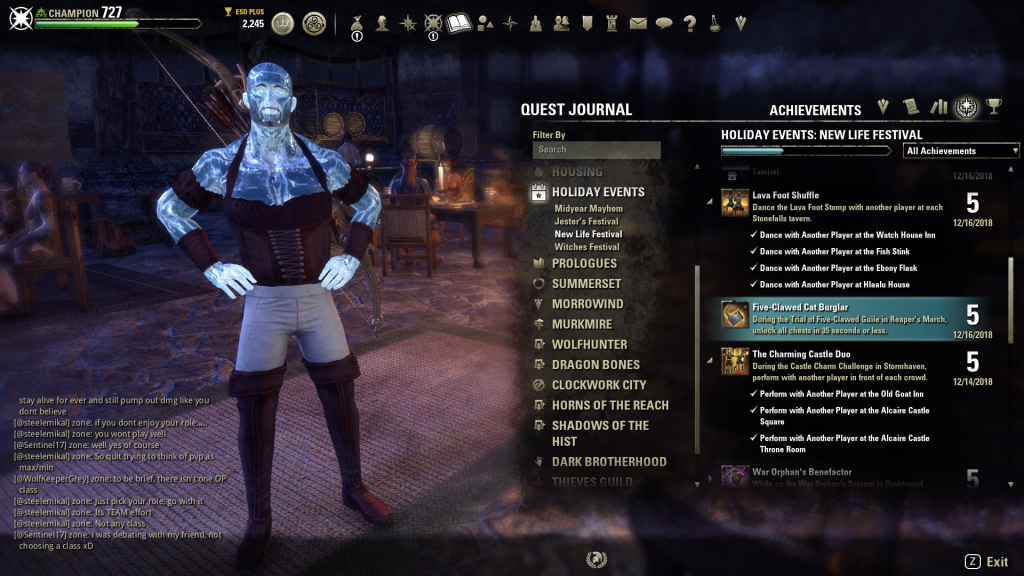This screenshot has width=1024, height=576.
Task: Click the achievement search field
Action: point(596,150)
